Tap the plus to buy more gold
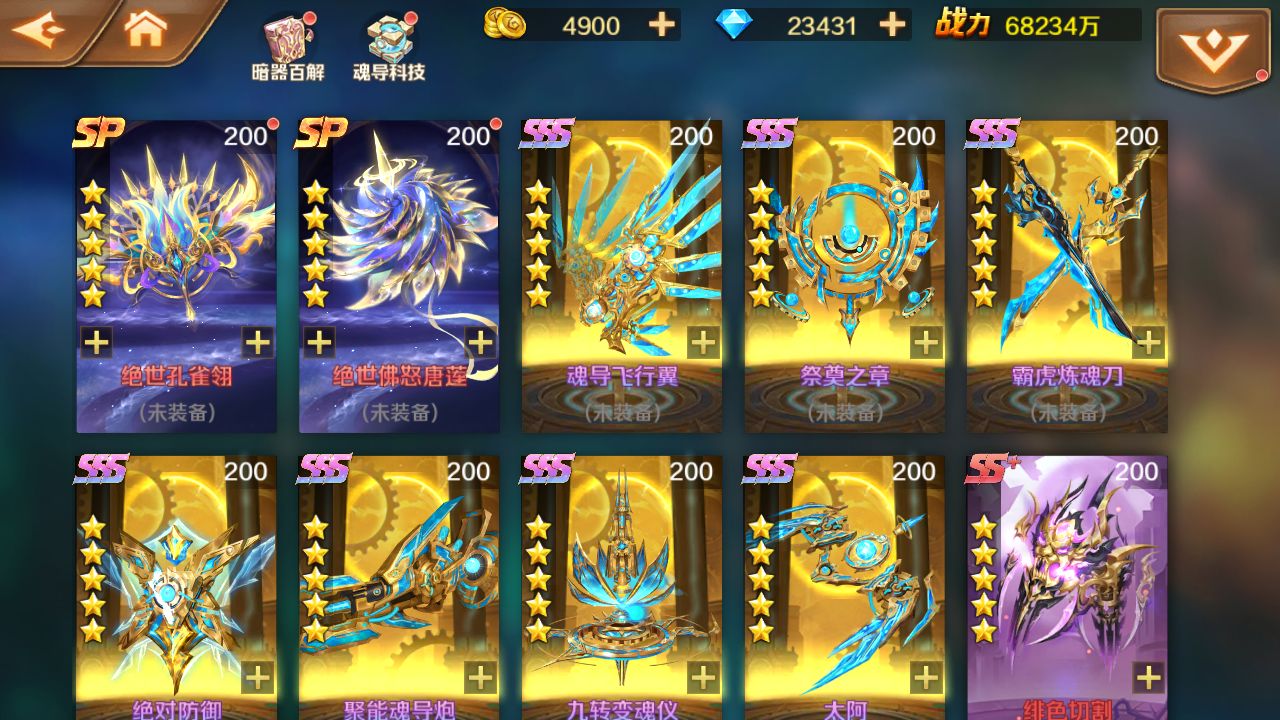 (659, 24)
